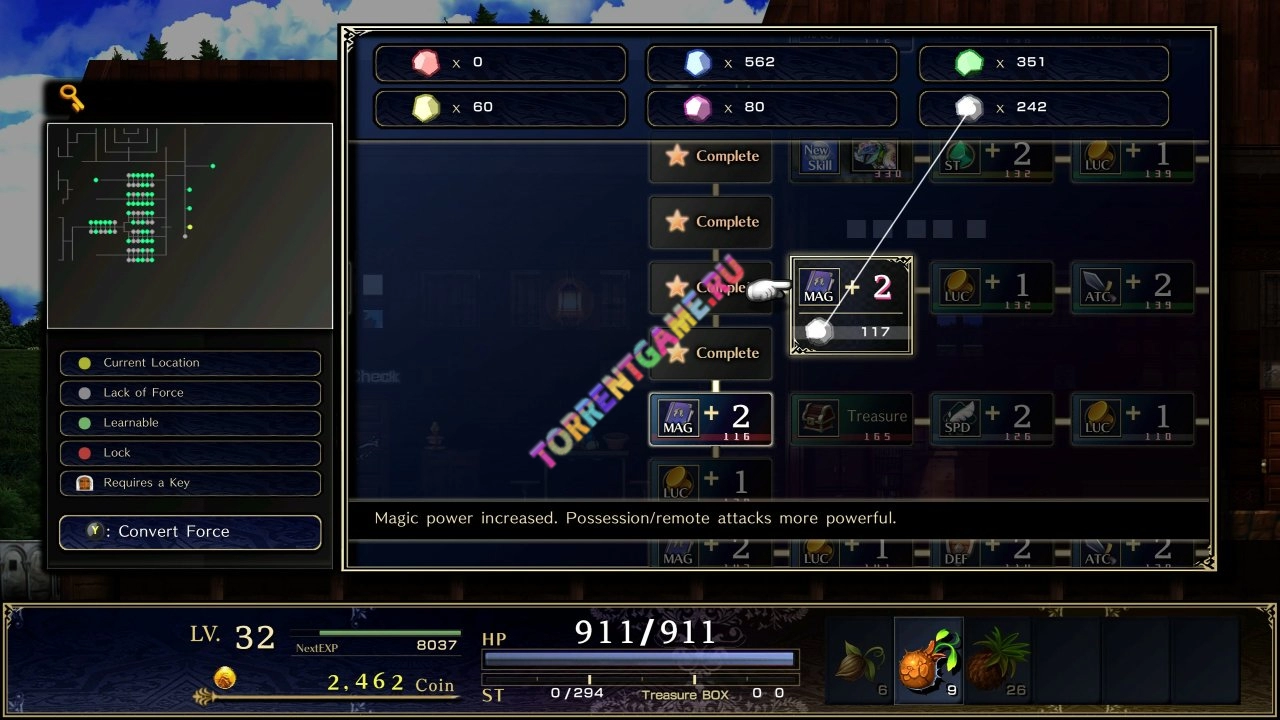This screenshot has width=1280, height=720.
Task: Click the skill tree minimap
Action: pos(190,225)
